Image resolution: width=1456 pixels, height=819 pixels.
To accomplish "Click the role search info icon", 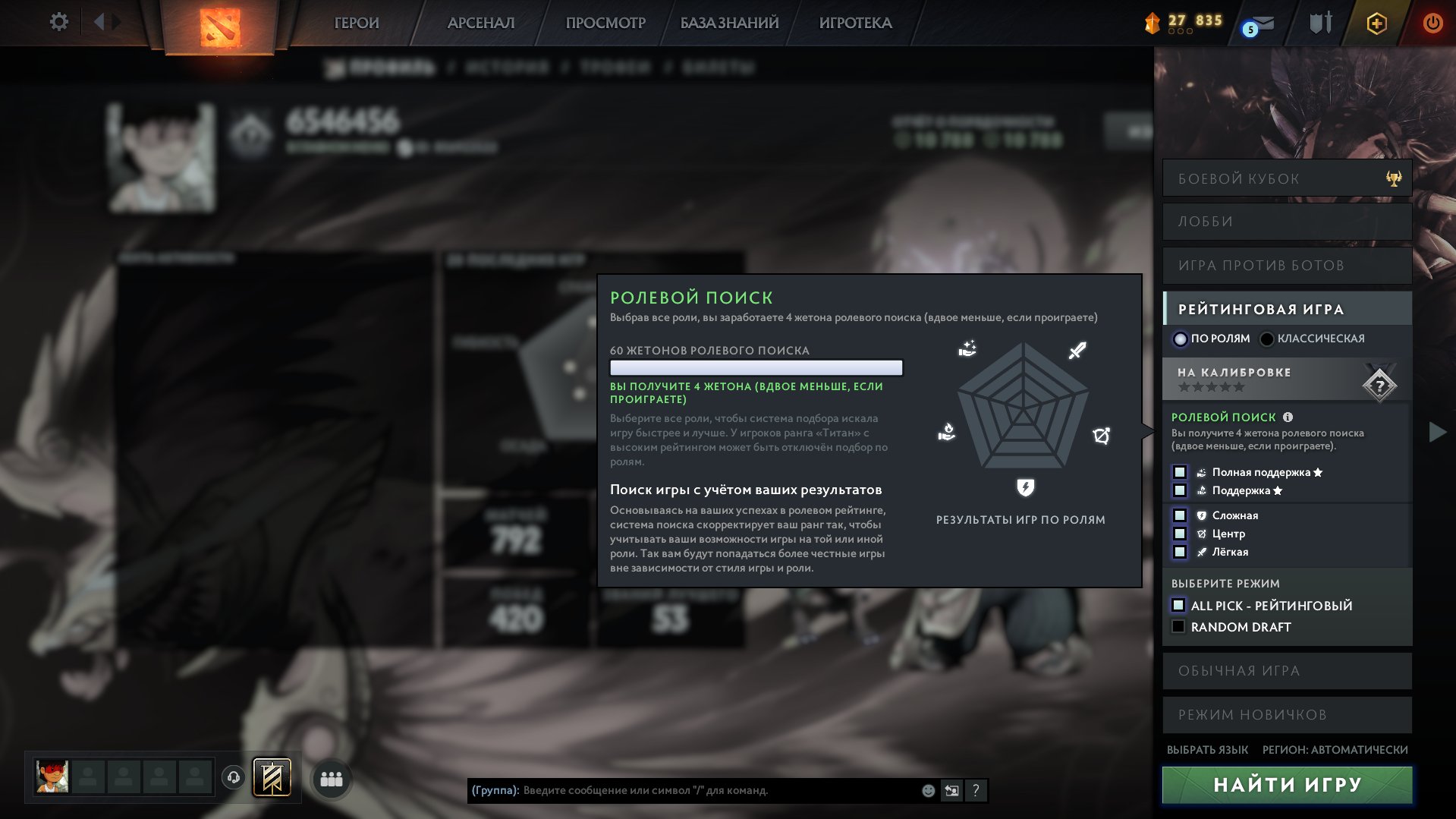I will pos(1288,417).
